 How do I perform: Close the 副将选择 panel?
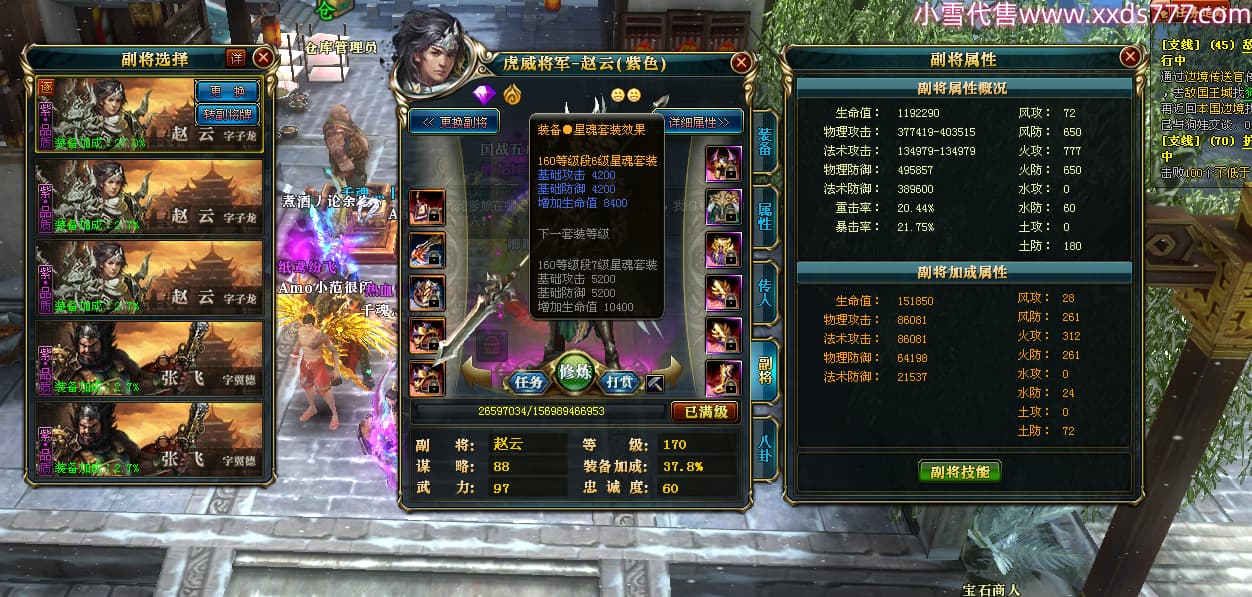(263, 58)
